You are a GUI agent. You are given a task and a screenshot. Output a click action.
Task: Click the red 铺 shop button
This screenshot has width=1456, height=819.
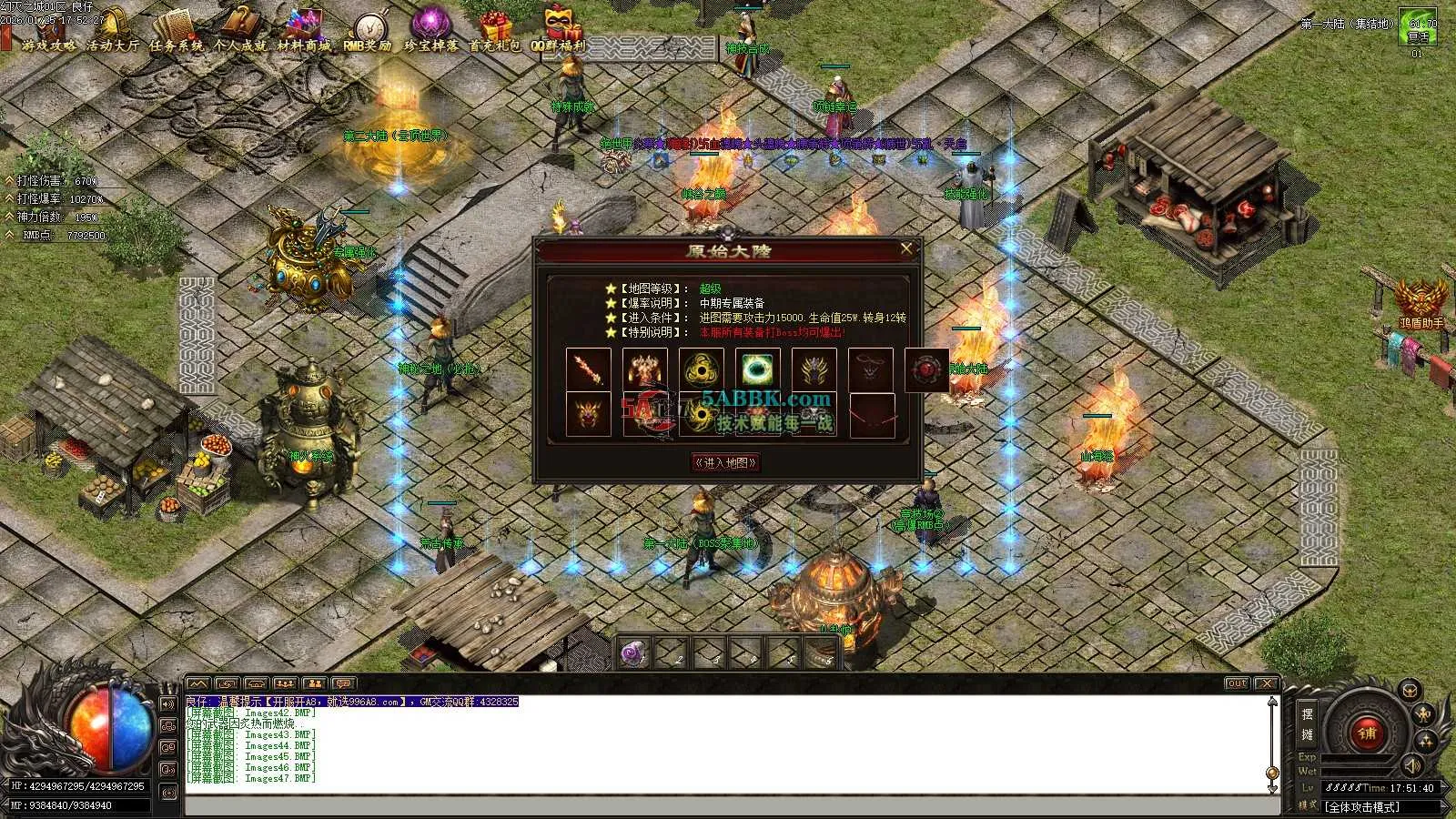1366,733
